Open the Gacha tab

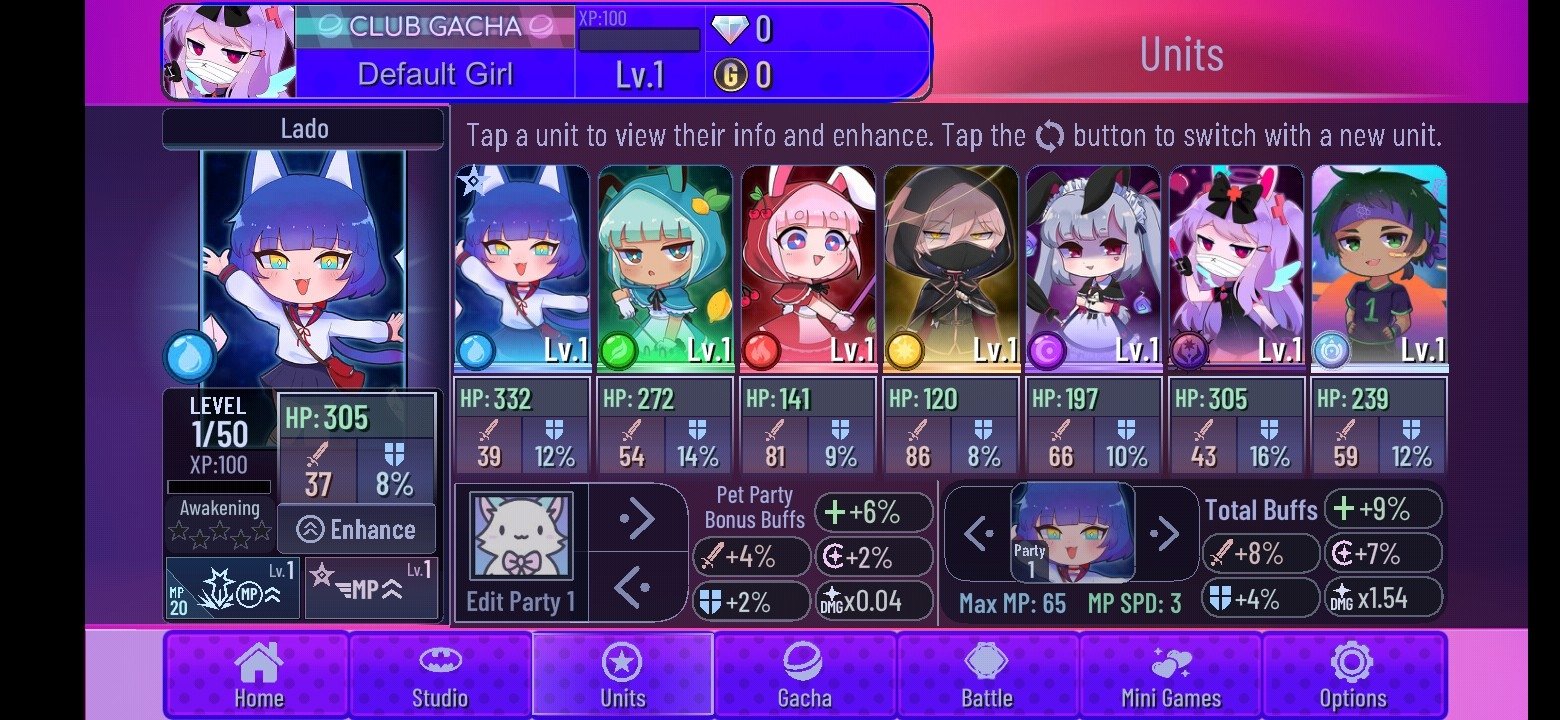tap(805, 674)
